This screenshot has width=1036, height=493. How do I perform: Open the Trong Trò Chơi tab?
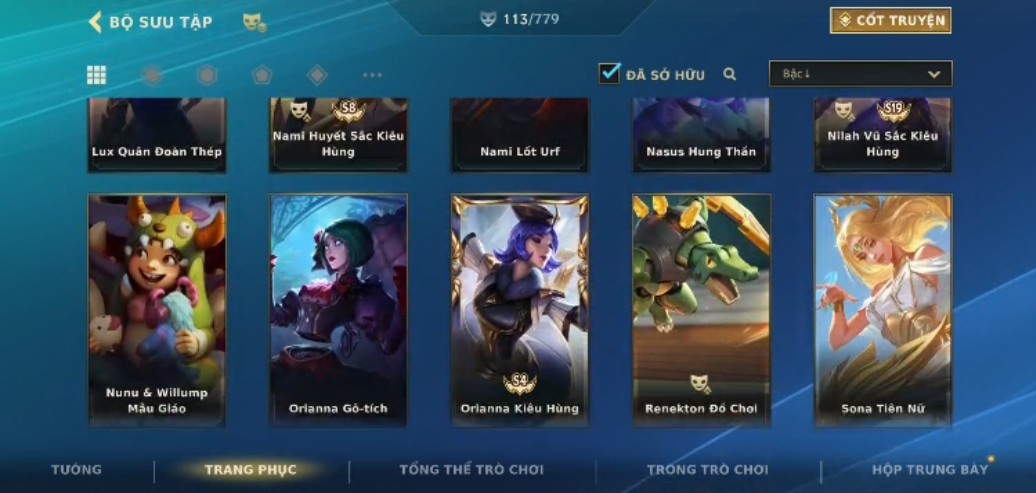[x=707, y=470]
